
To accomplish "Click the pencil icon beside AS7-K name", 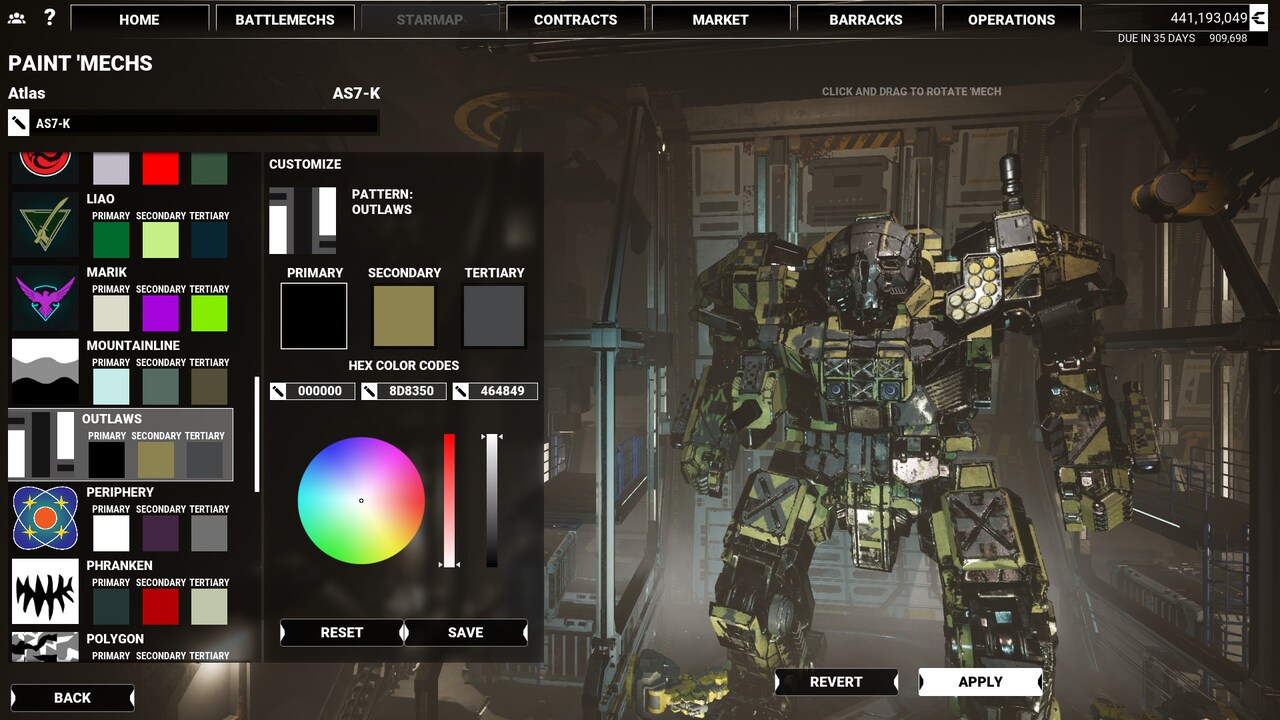I will coord(17,122).
